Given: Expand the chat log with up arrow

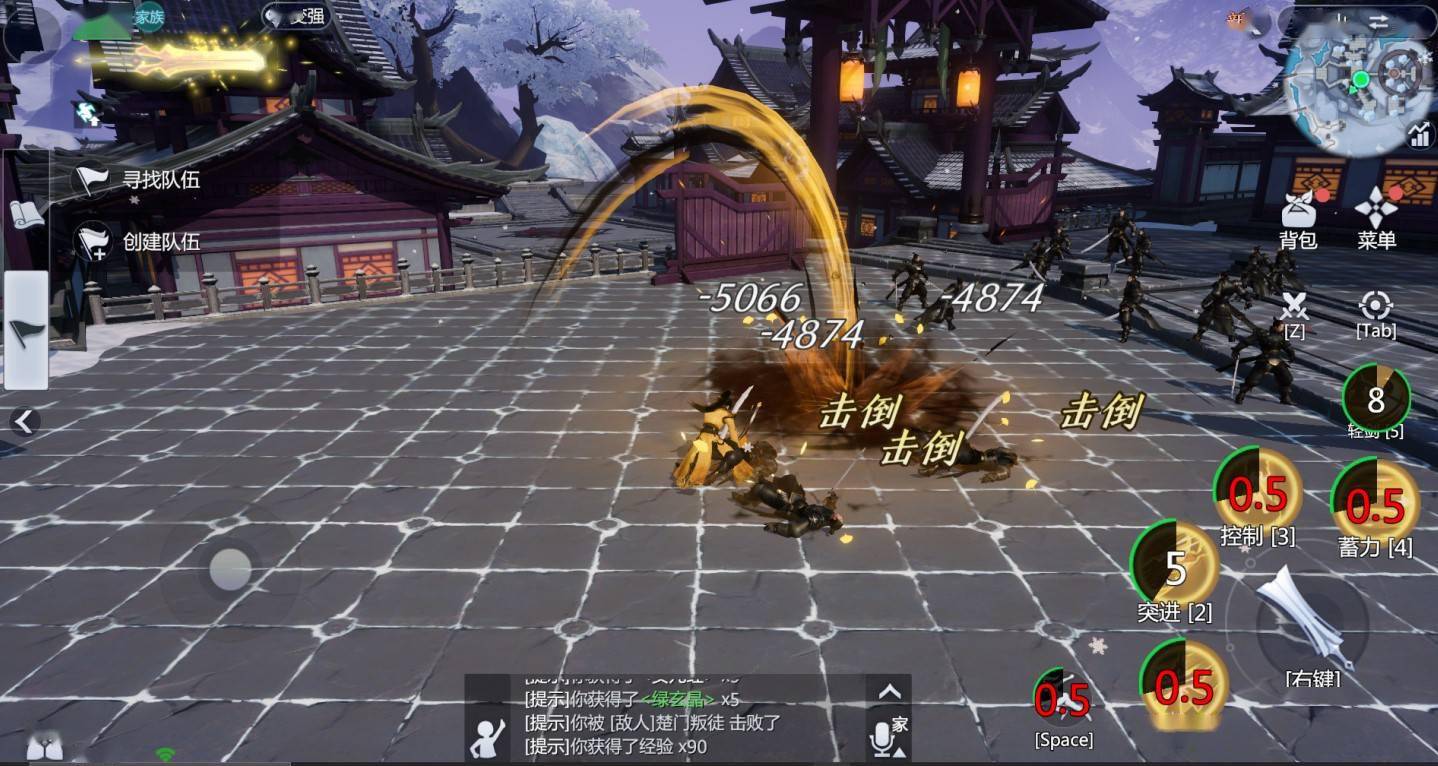Looking at the screenshot, I should pyautogui.click(x=889, y=691).
